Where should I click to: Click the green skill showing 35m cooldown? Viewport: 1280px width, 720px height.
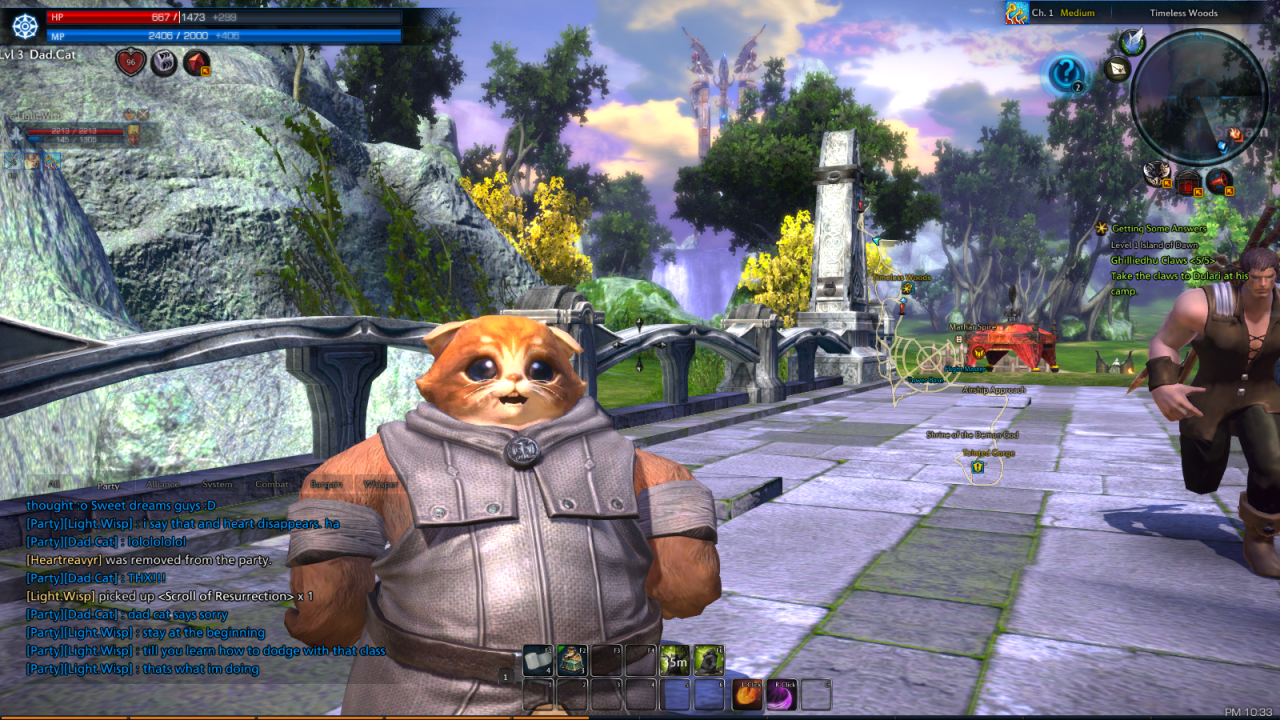675,660
